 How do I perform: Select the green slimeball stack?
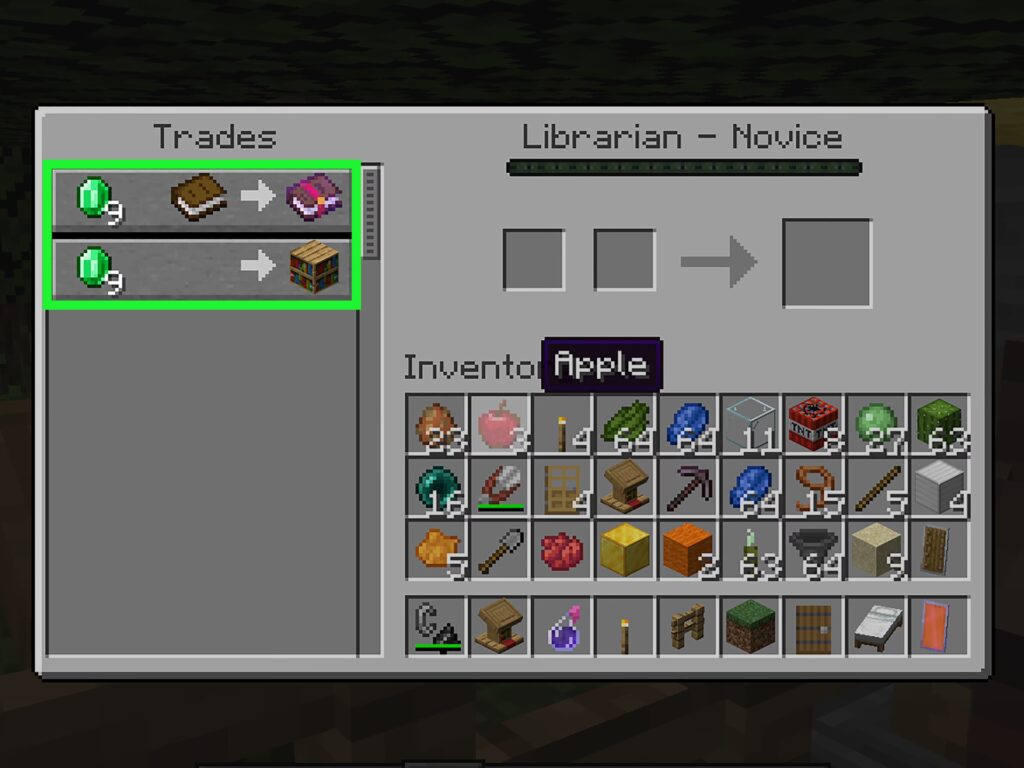tap(876, 424)
